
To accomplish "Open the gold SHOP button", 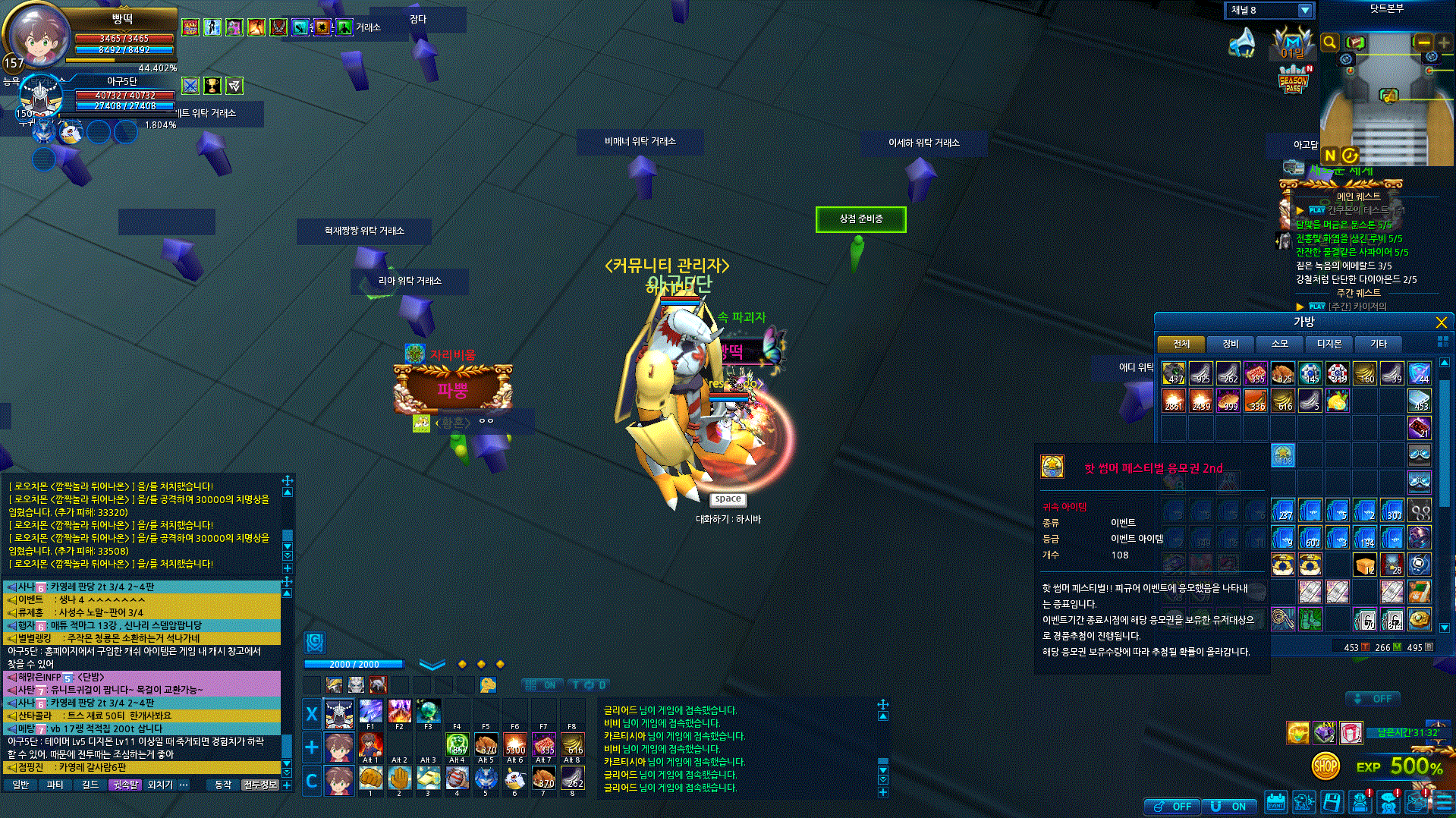I will coord(1325,766).
